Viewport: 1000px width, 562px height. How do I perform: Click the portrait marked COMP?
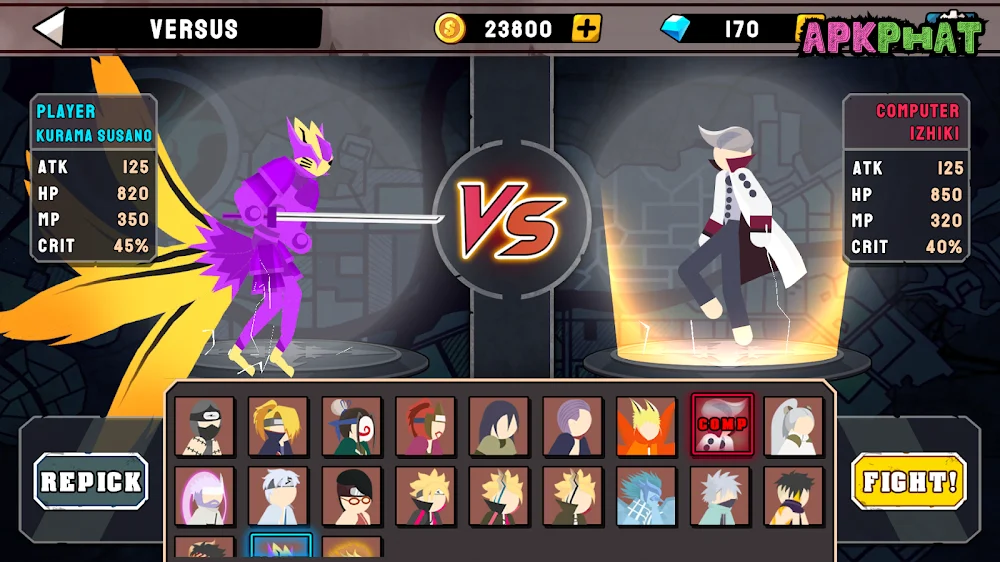click(x=721, y=427)
